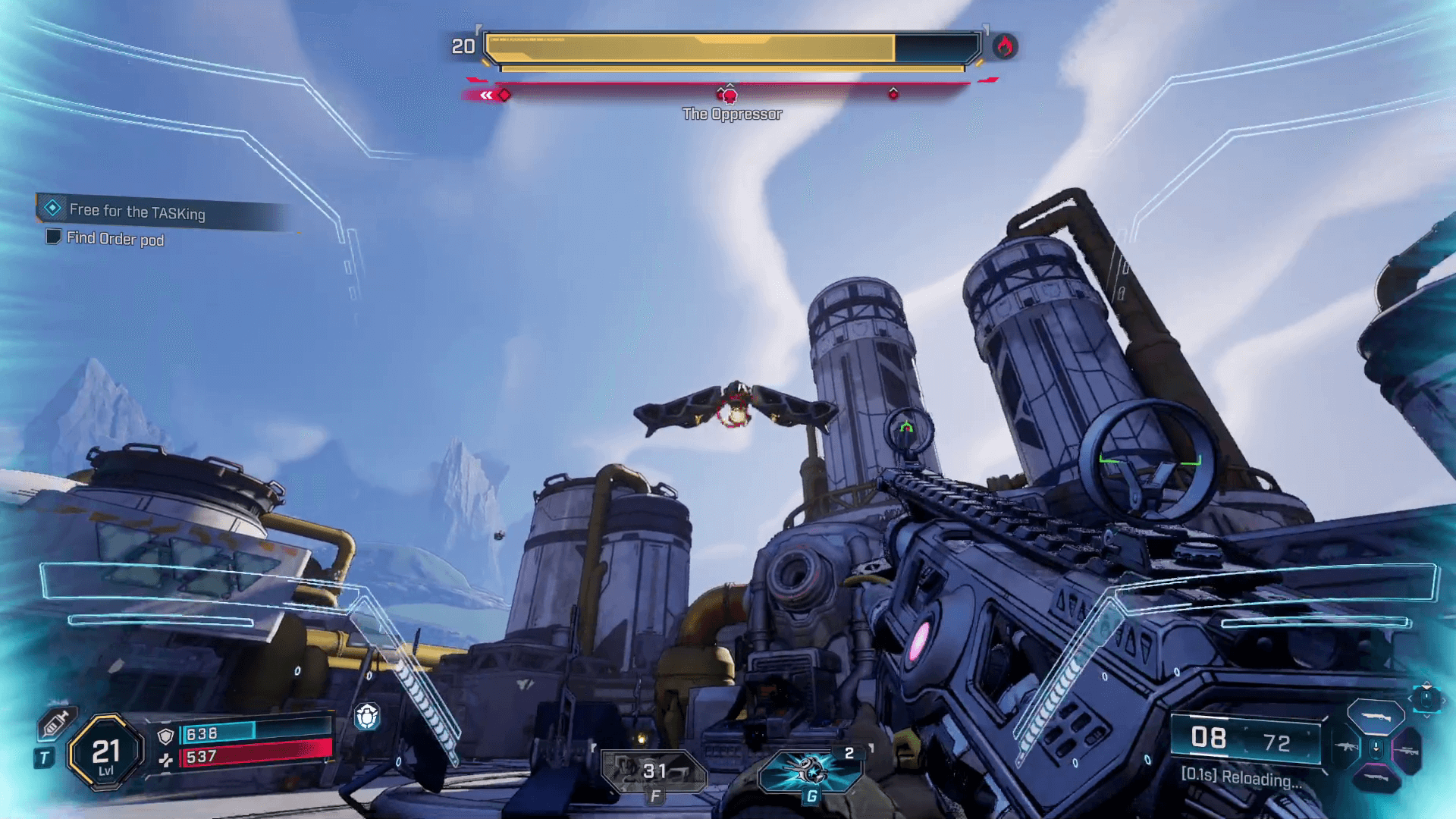Click the syringe repkit icon
The height and width of the screenshot is (819, 1456).
point(56,723)
